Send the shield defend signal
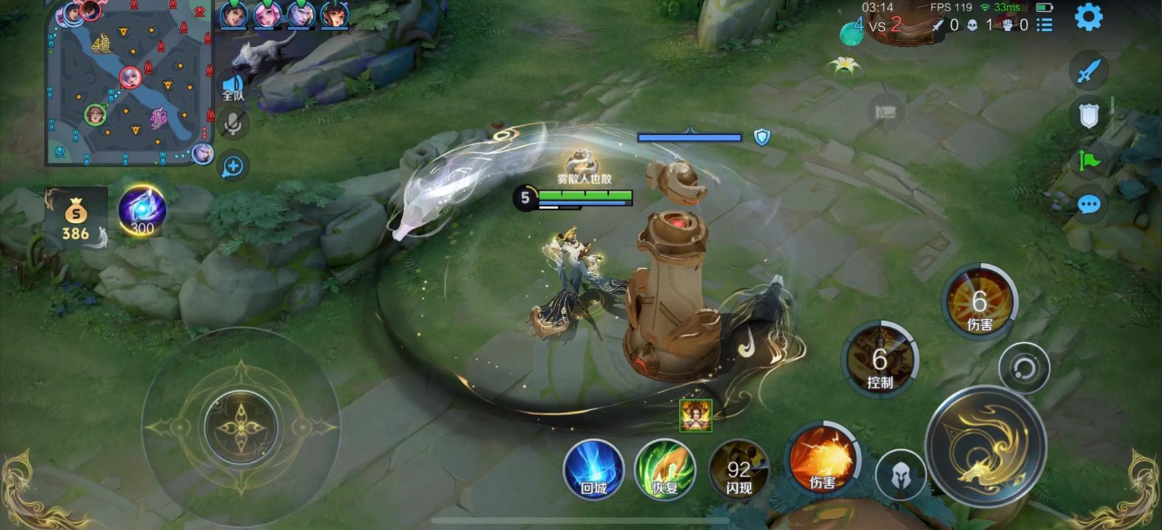The height and width of the screenshot is (530, 1162). tap(1089, 115)
